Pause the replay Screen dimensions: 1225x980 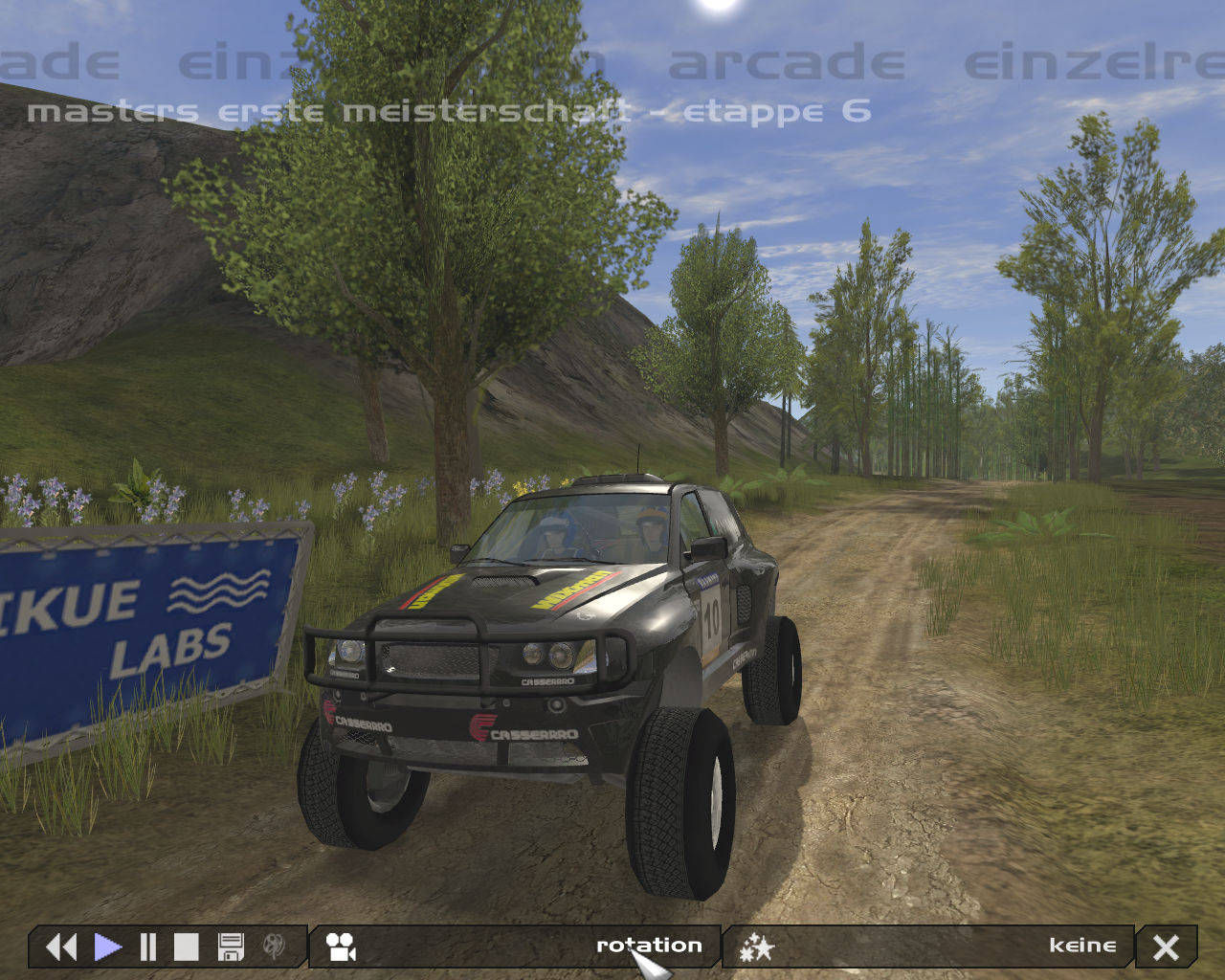147,947
